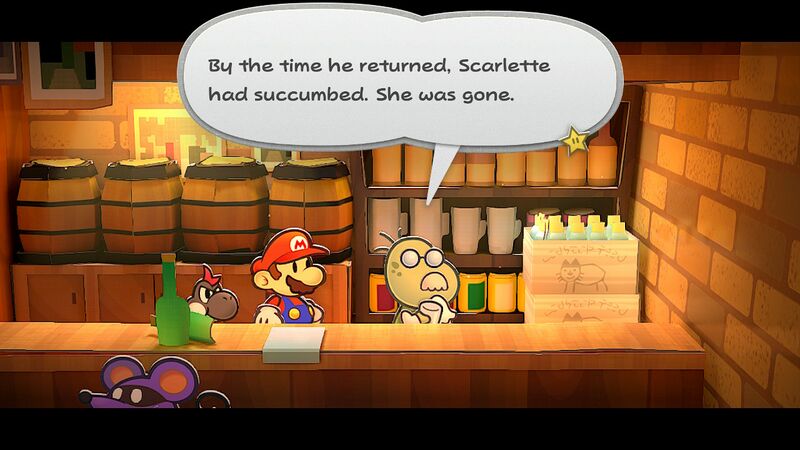Click the star icon to continue dialogue
This screenshot has width=800, height=450.
point(576,141)
